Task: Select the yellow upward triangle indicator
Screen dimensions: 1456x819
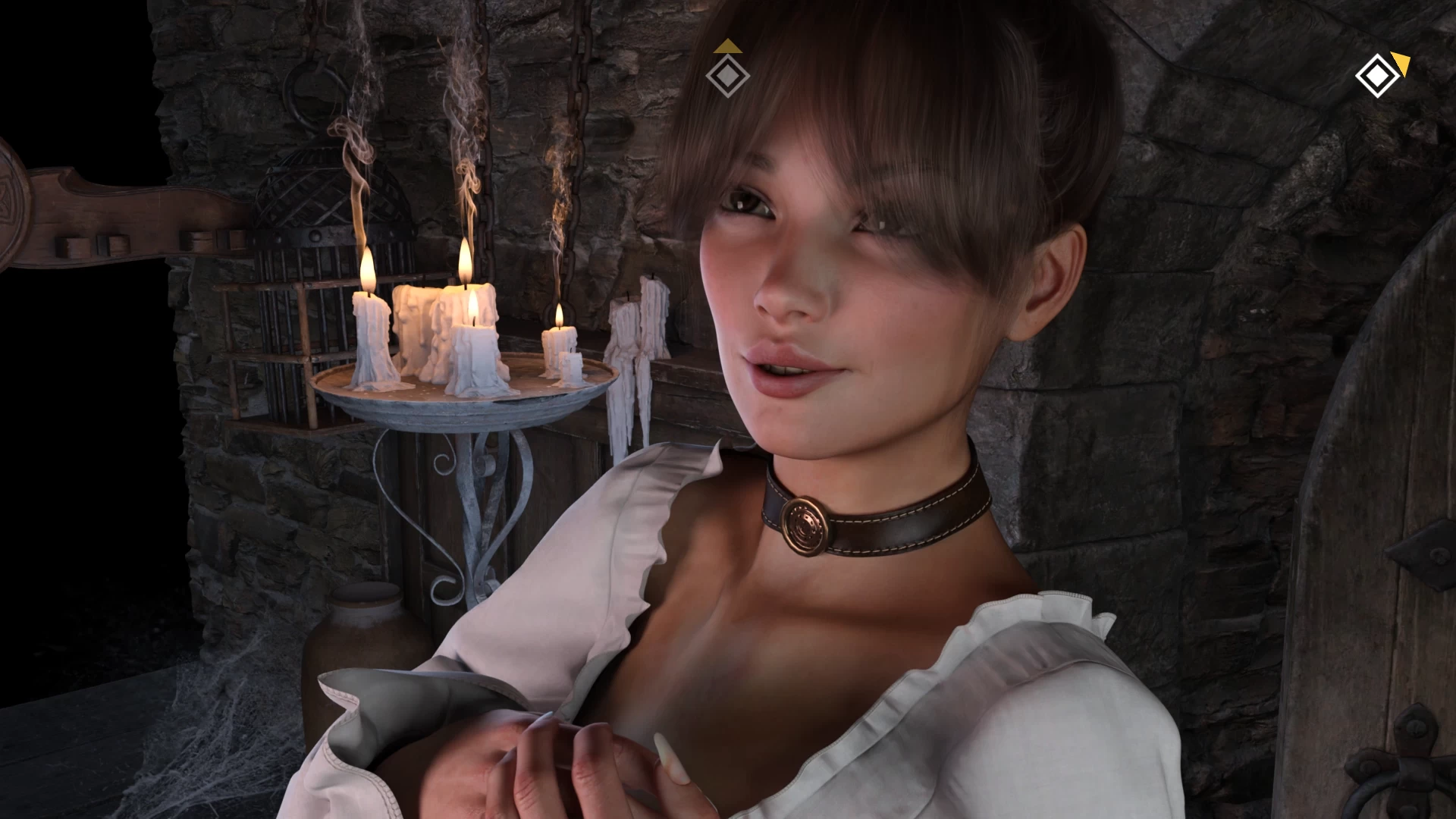Action: pos(727,47)
